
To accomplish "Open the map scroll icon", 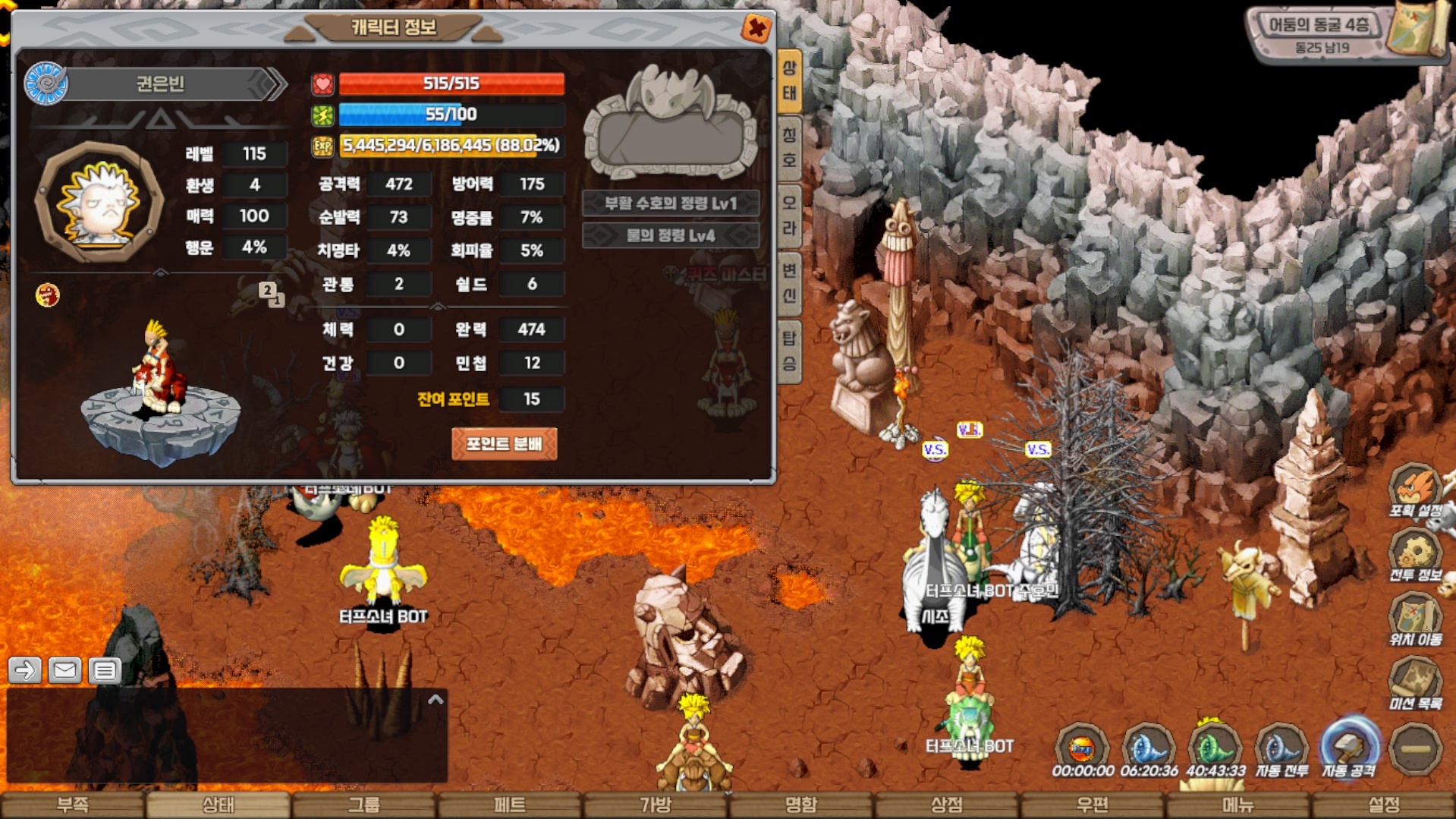I will click(x=1416, y=30).
